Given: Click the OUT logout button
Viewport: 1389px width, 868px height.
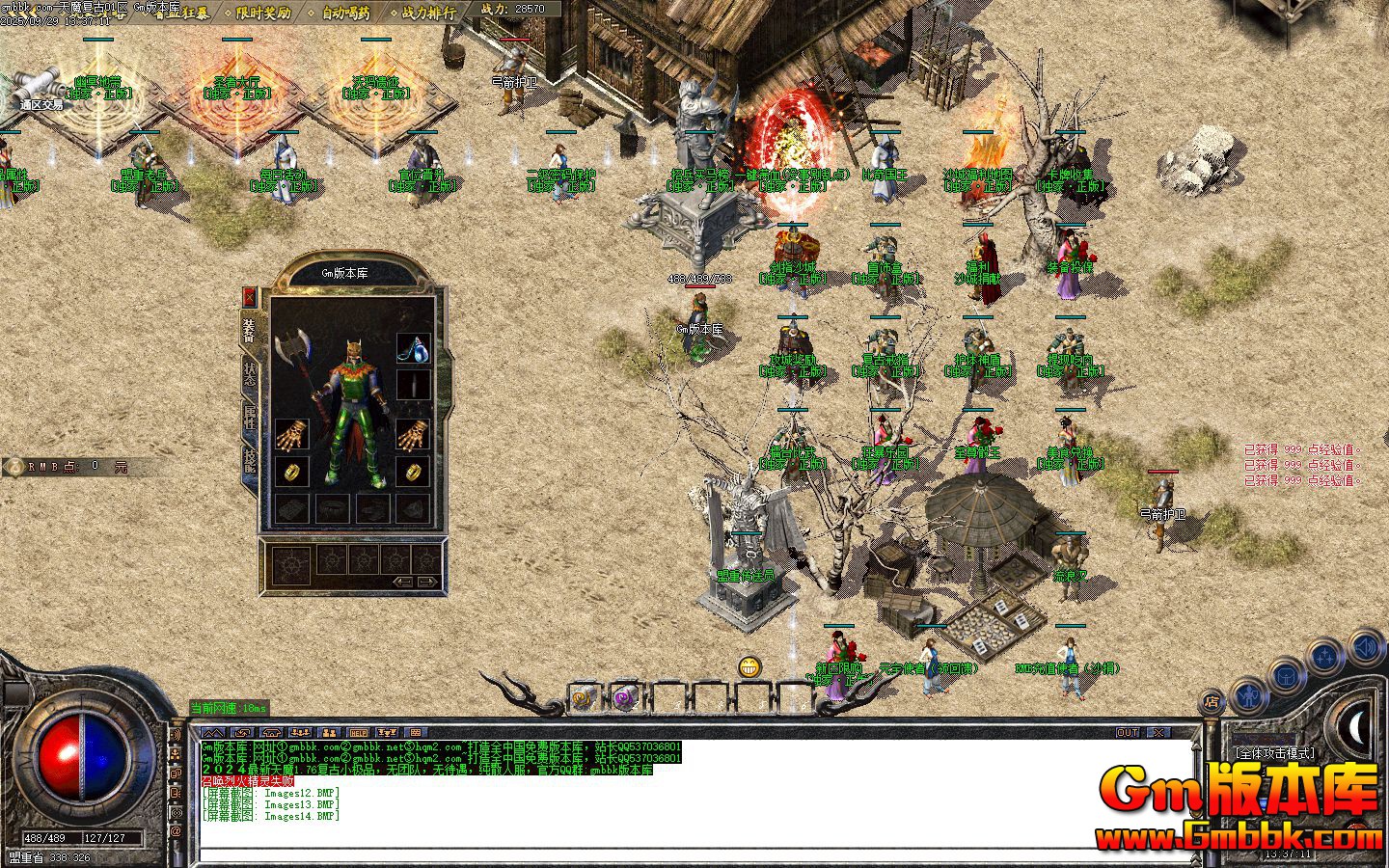Looking at the screenshot, I should coord(1128,733).
